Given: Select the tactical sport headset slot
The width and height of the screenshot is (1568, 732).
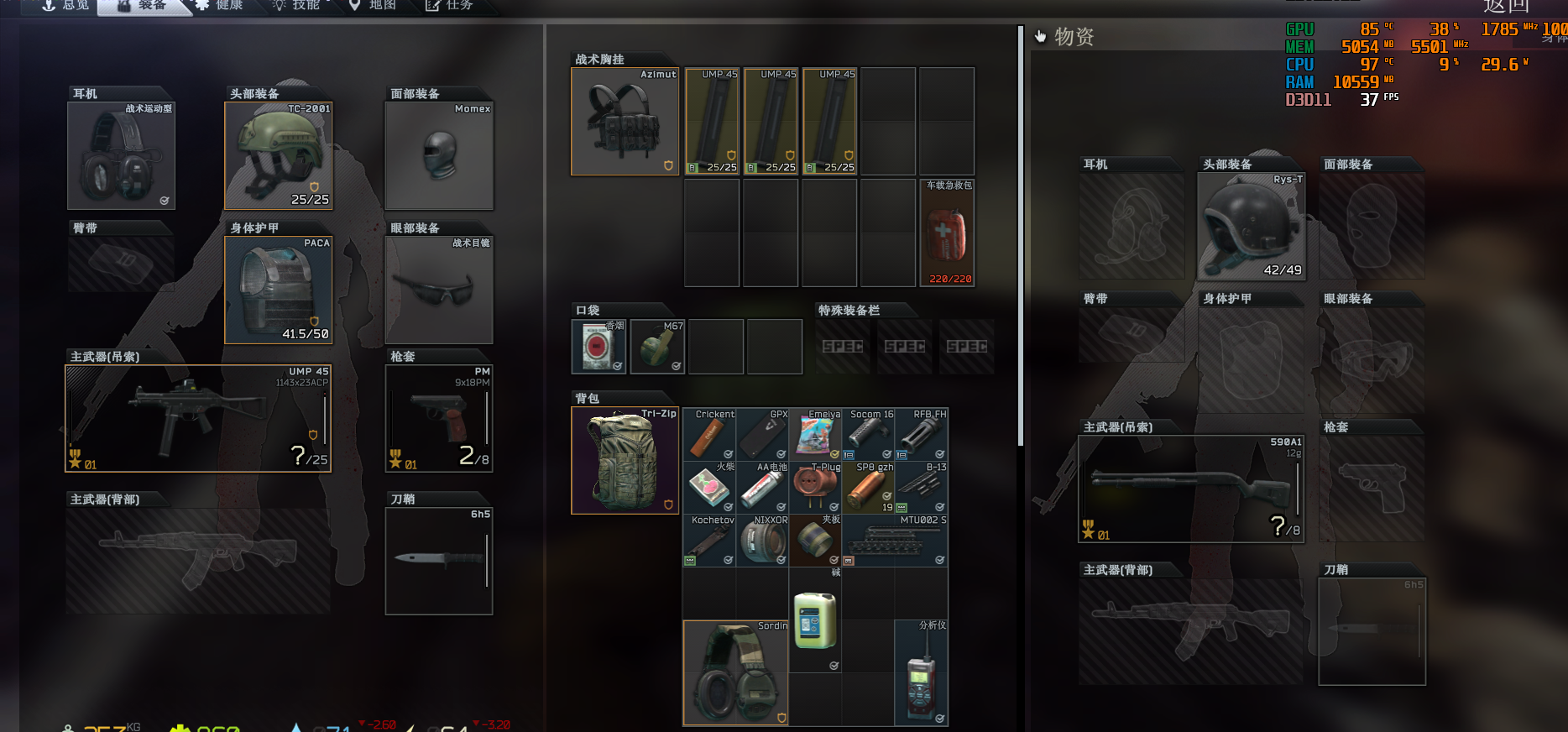Looking at the screenshot, I should click(121, 155).
